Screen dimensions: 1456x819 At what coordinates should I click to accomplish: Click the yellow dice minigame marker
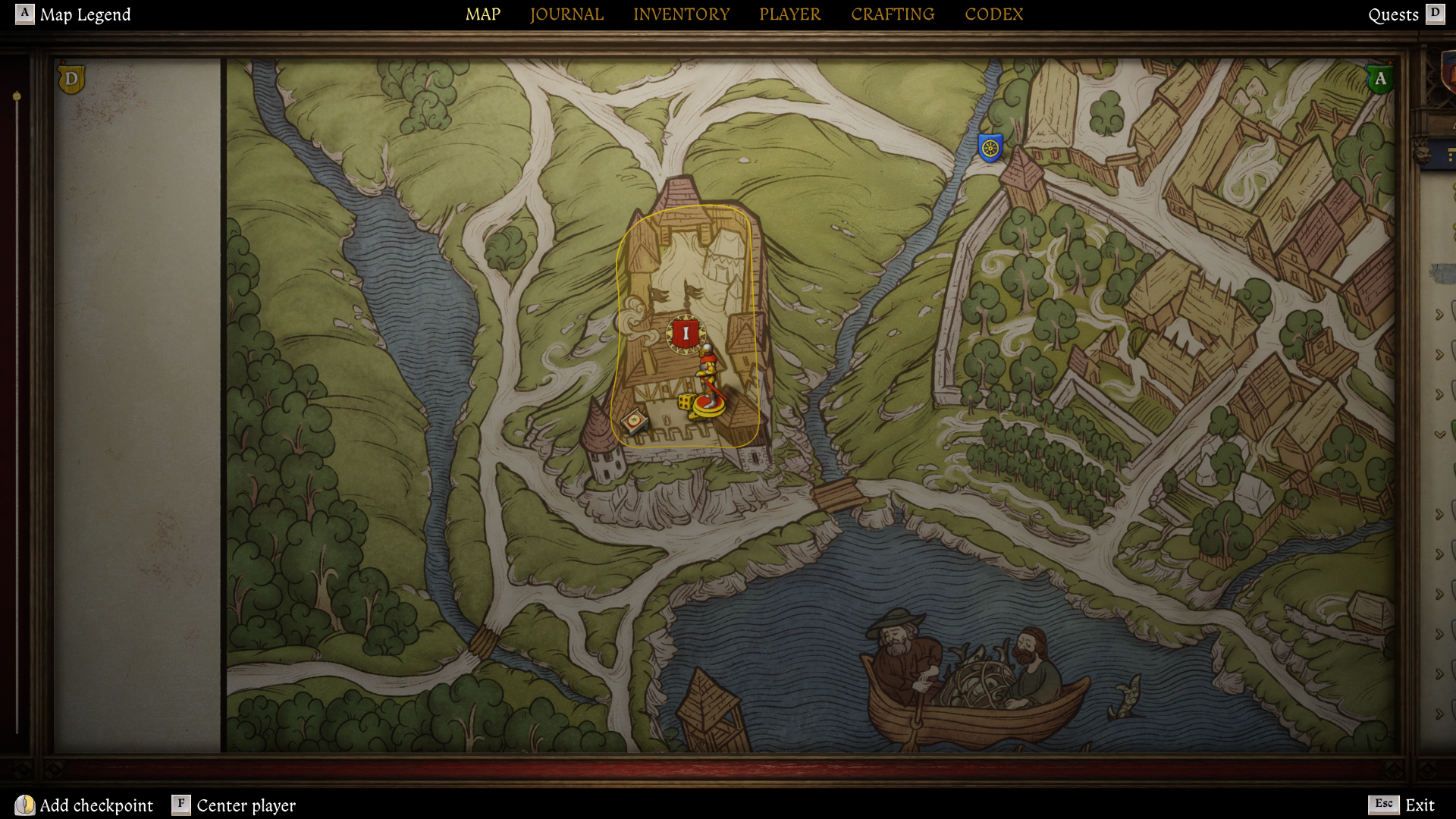tap(686, 402)
